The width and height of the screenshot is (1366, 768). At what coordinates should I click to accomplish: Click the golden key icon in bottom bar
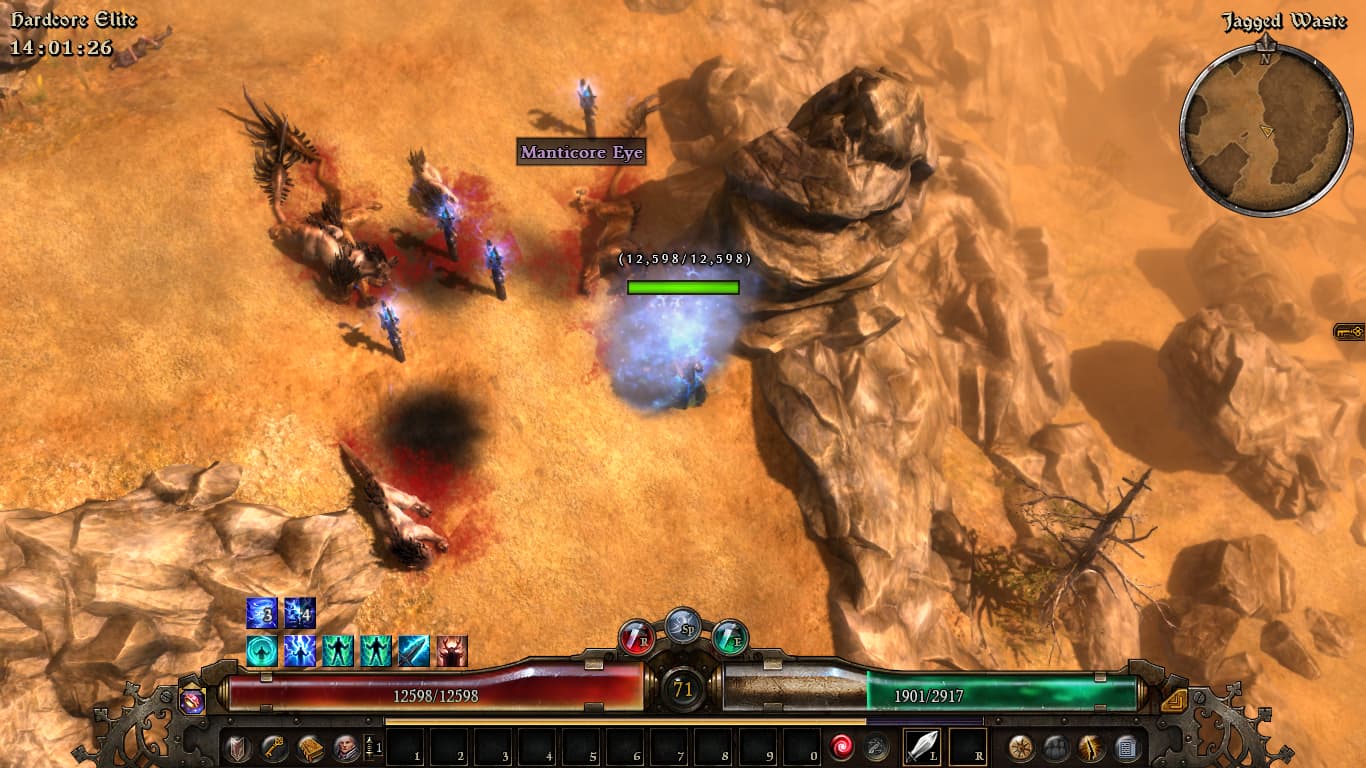[x=274, y=748]
